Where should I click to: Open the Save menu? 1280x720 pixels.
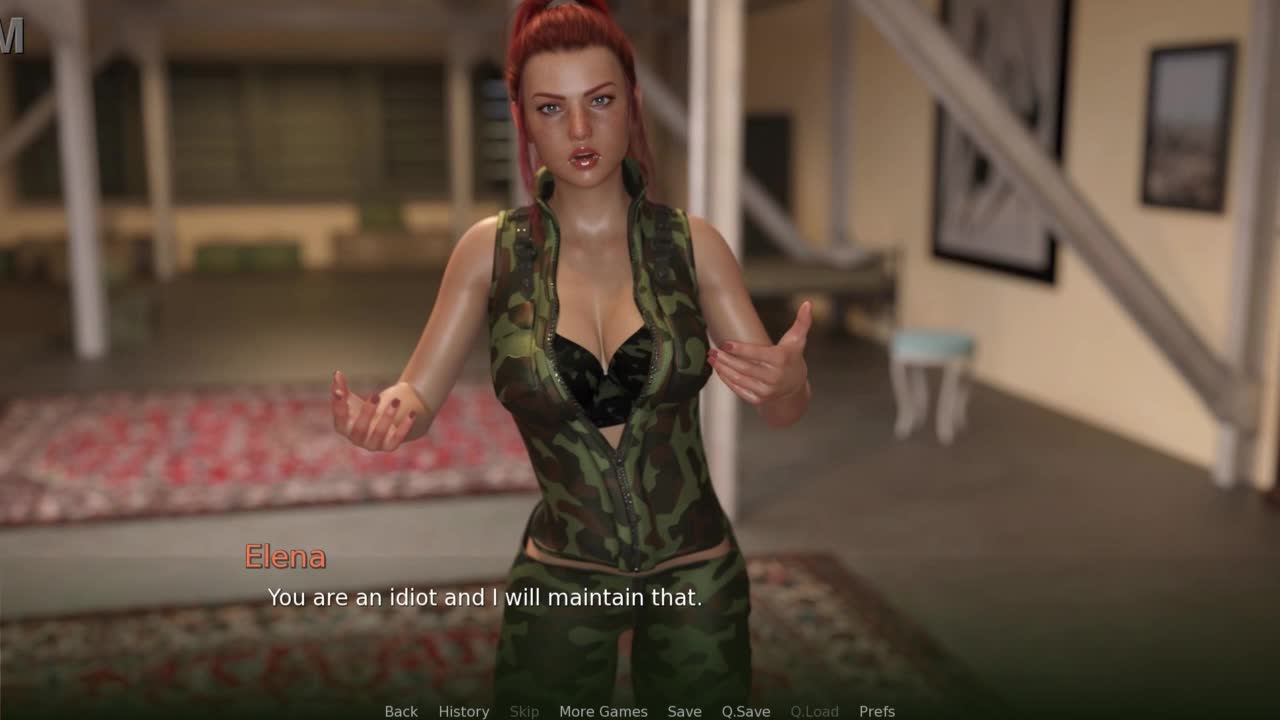tap(684, 711)
